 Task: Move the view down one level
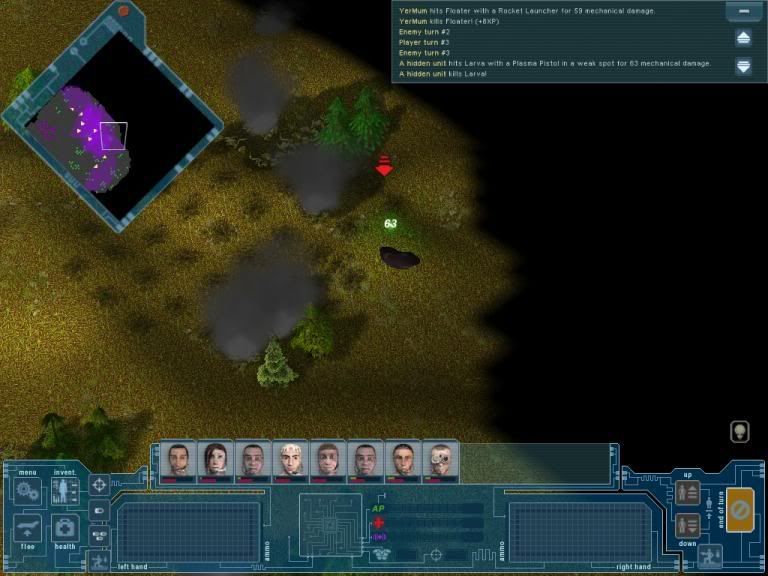pyautogui.click(x=687, y=526)
